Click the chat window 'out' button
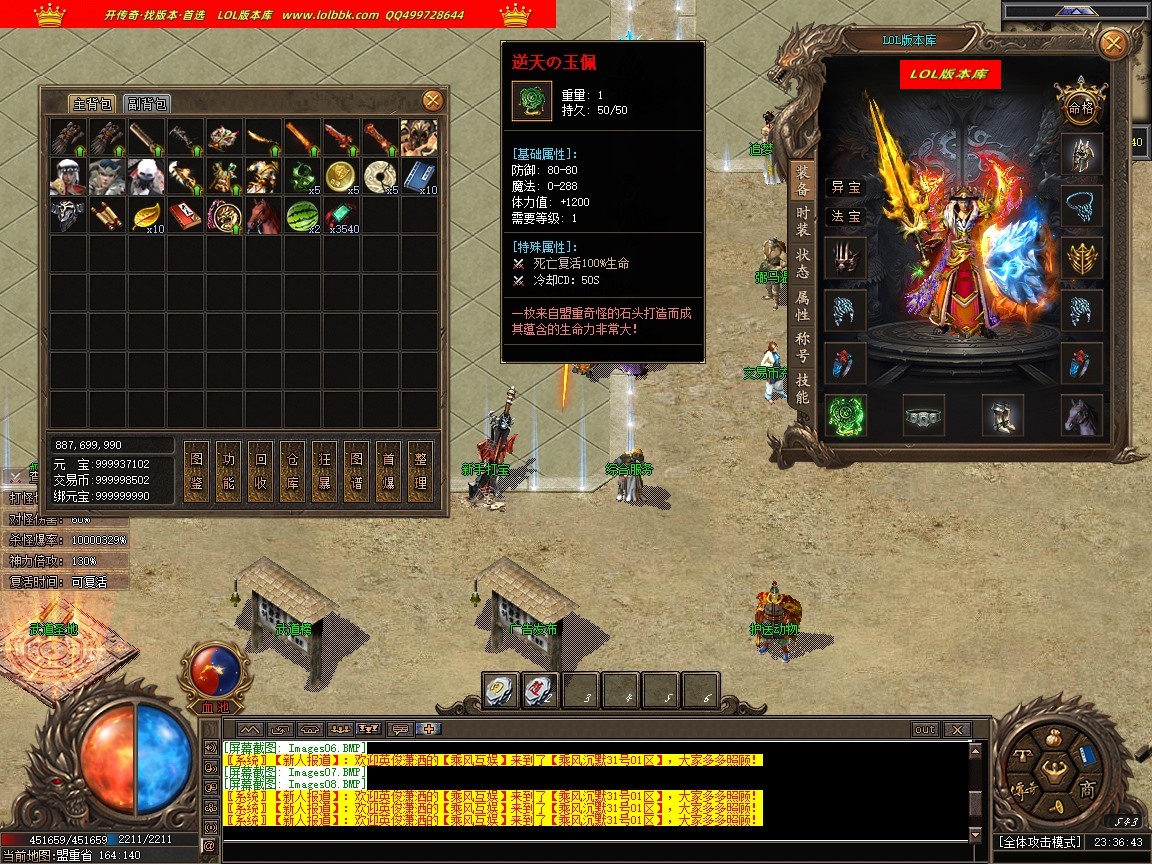Image resolution: width=1152 pixels, height=864 pixels. coord(925,730)
